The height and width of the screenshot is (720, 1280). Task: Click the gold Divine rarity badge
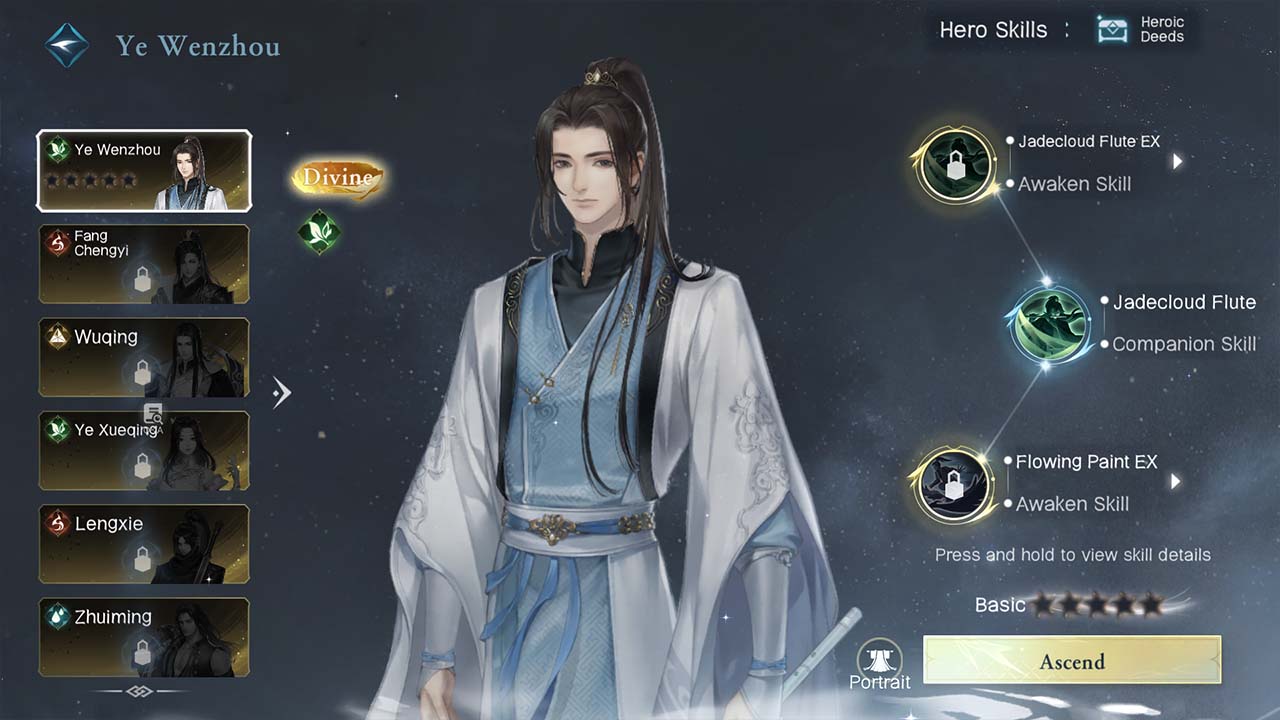[x=338, y=178]
